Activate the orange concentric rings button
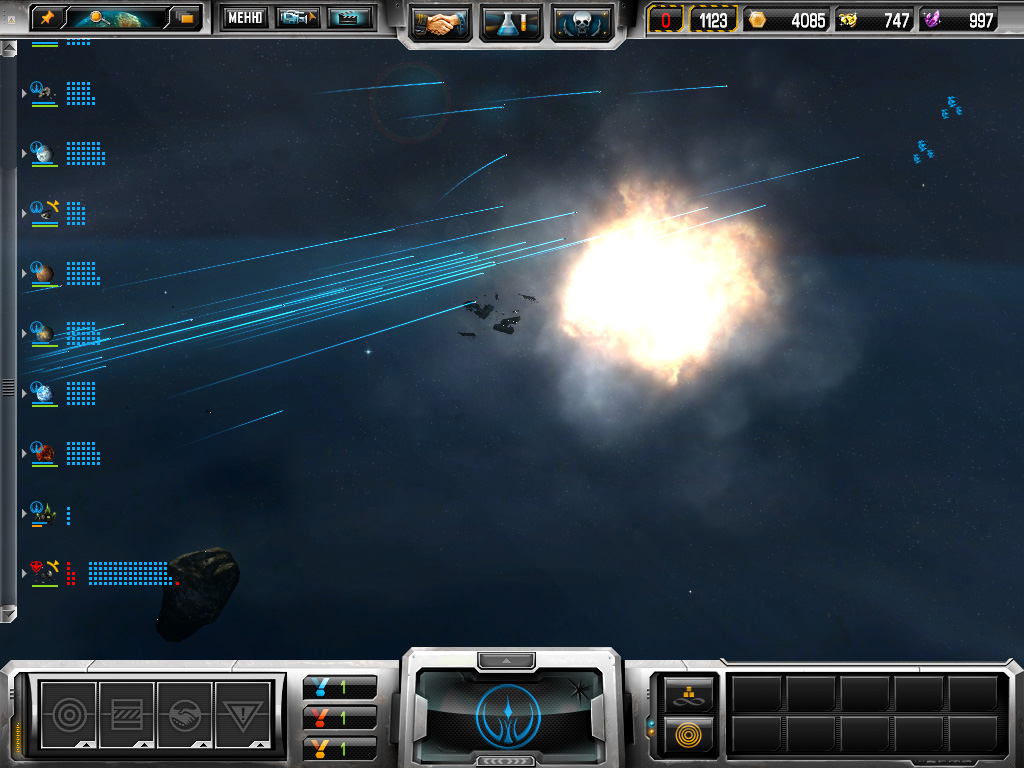1024x768 pixels. (689, 734)
